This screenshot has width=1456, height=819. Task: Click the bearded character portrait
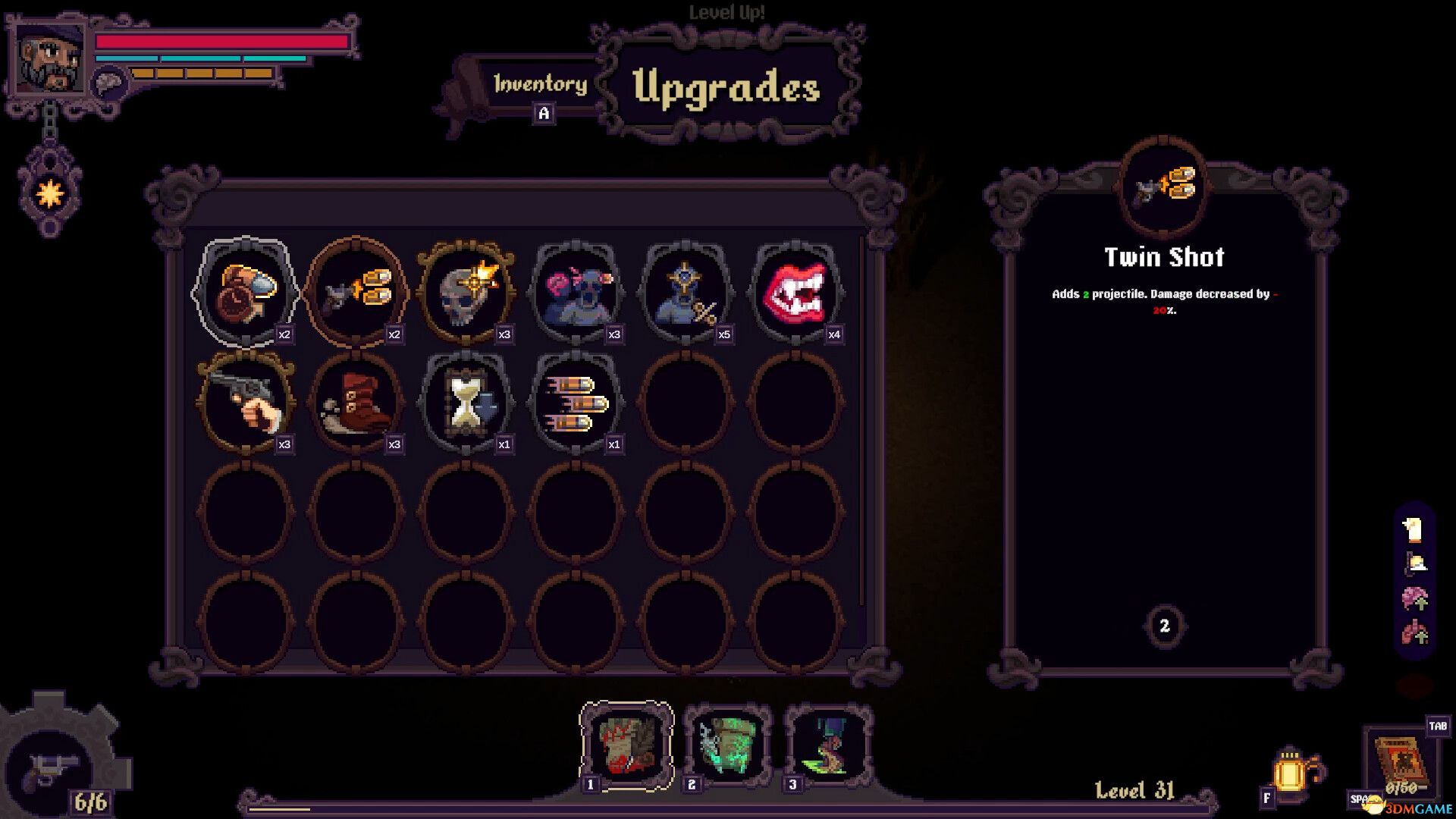click(51, 58)
